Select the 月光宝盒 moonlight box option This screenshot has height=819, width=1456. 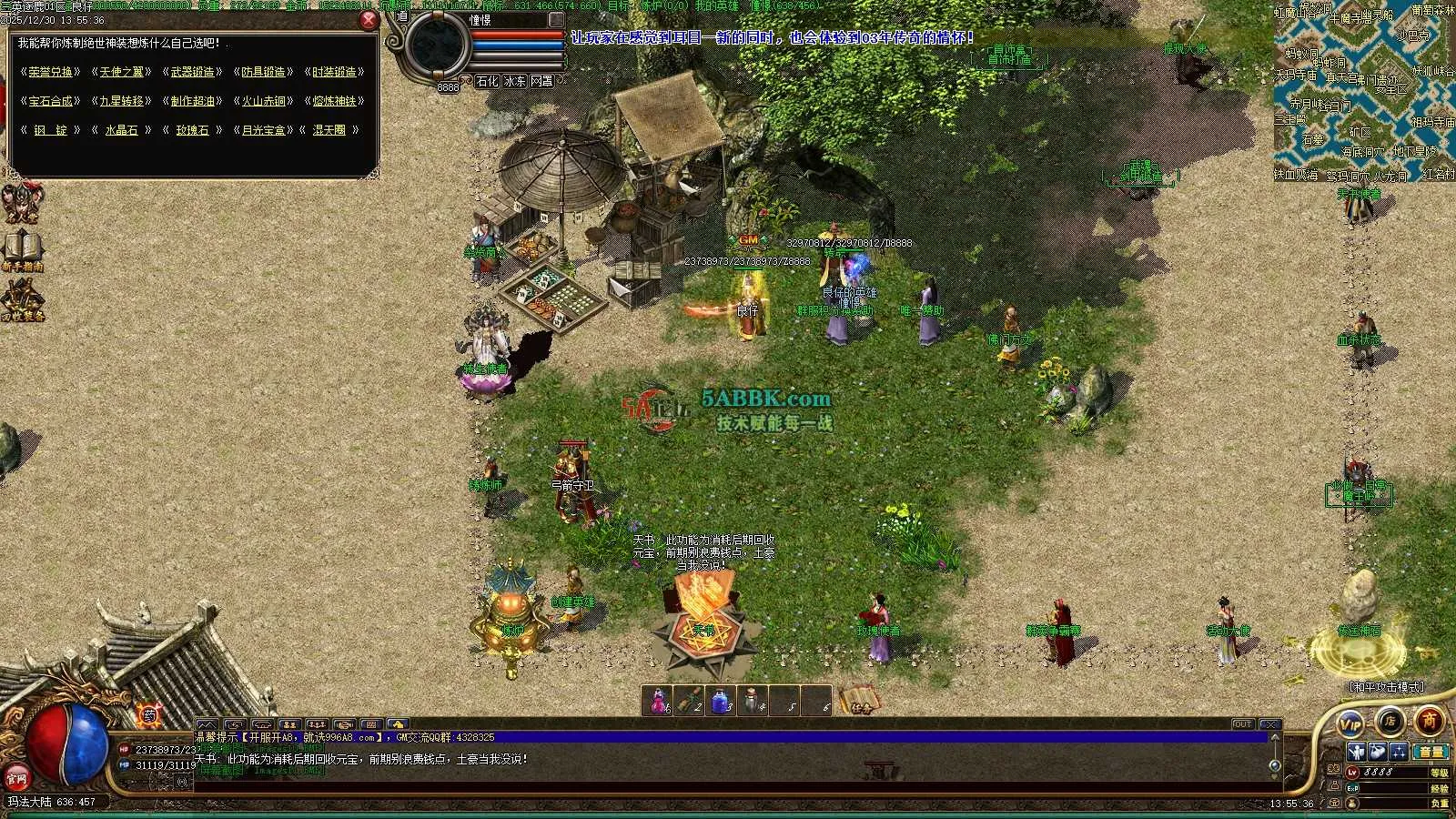(263, 130)
